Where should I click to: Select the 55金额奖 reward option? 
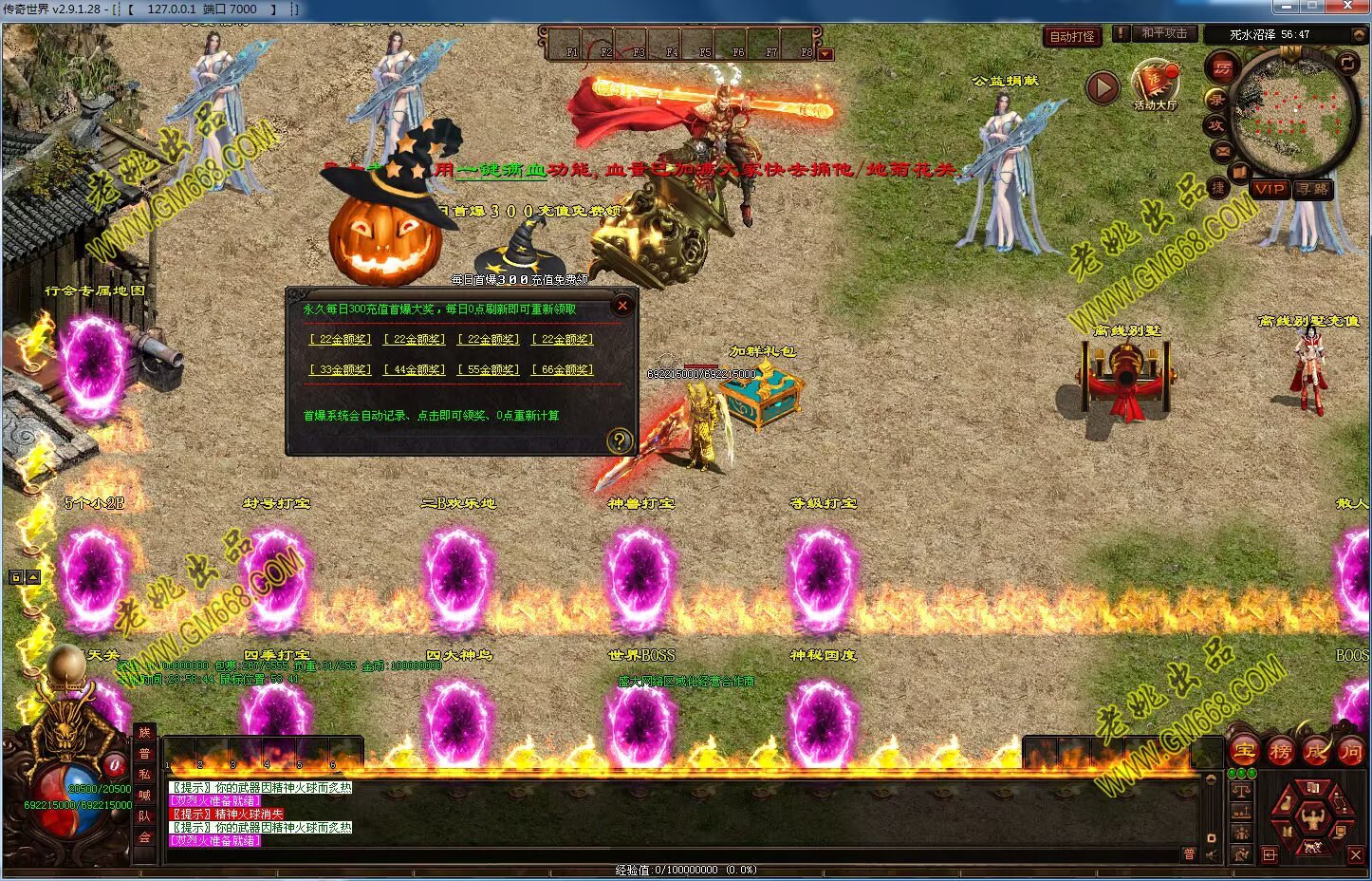pyautogui.click(x=489, y=369)
